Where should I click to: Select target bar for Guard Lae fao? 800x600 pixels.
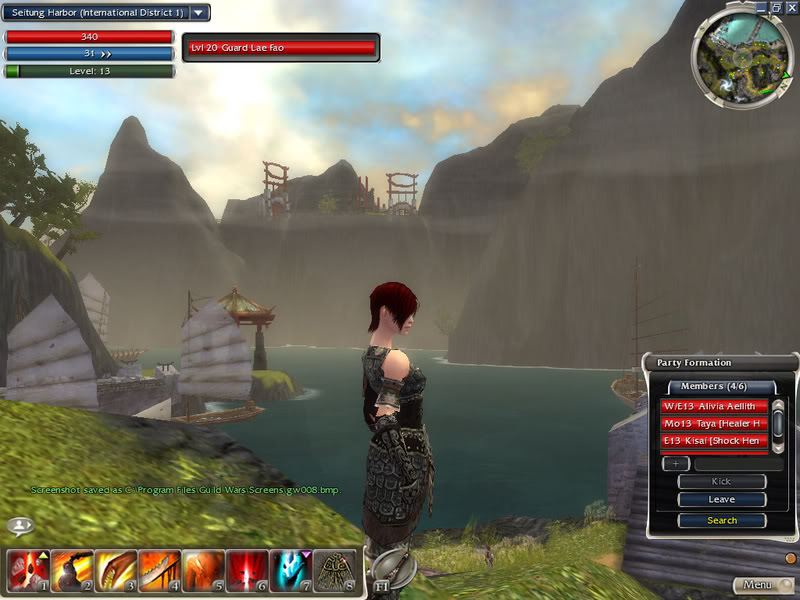coord(281,47)
